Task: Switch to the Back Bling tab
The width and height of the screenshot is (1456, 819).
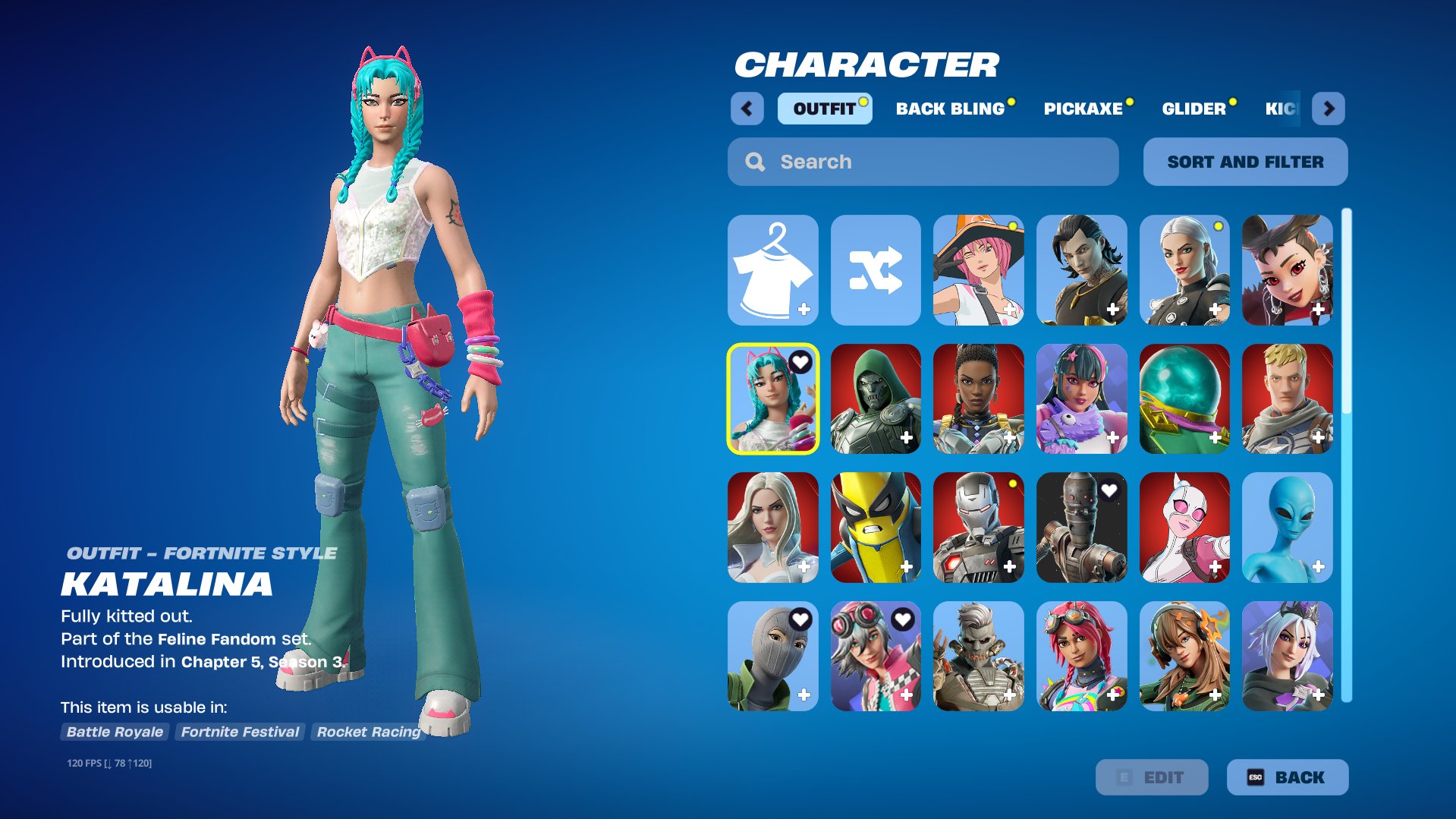Action: (x=950, y=109)
